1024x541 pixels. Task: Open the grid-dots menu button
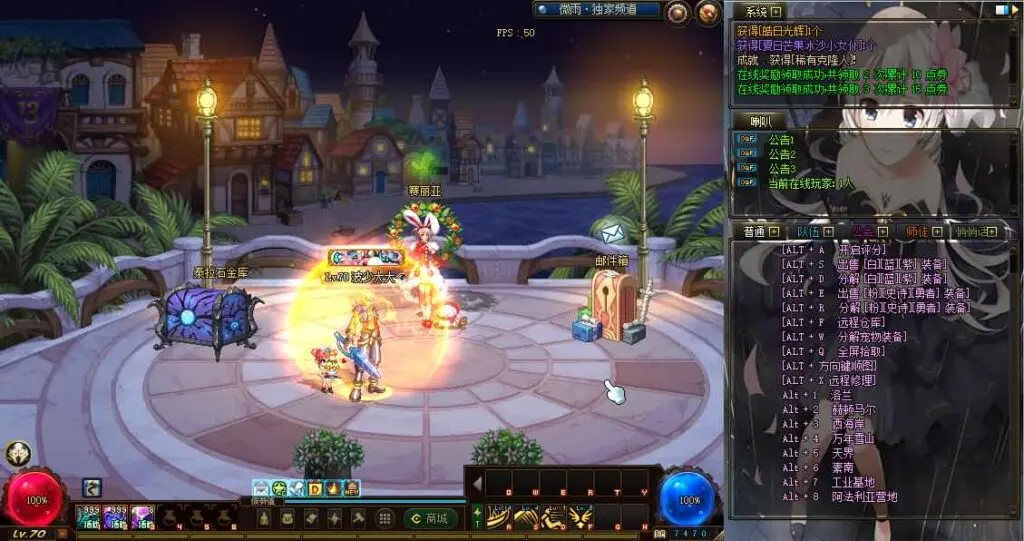click(x=384, y=518)
